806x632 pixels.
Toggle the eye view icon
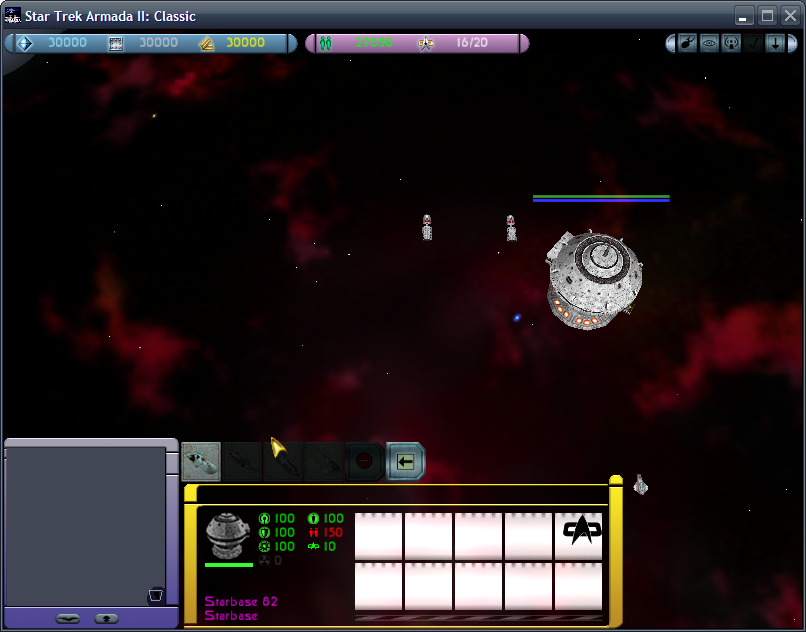click(709, 43)
